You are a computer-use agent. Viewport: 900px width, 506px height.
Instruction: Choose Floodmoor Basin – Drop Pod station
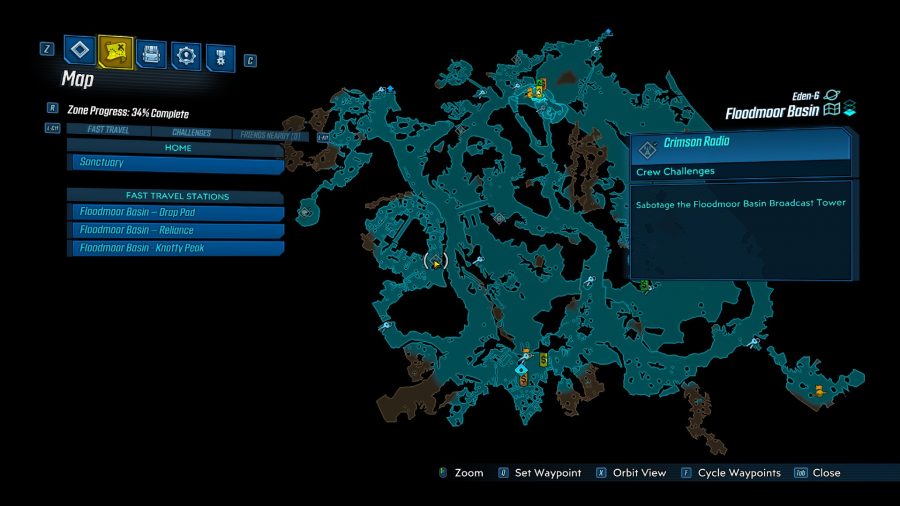(x=176, y=213)
